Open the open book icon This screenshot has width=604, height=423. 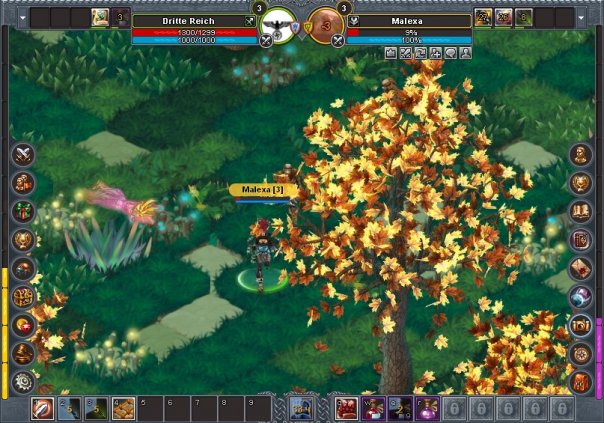tap(581, 211)
